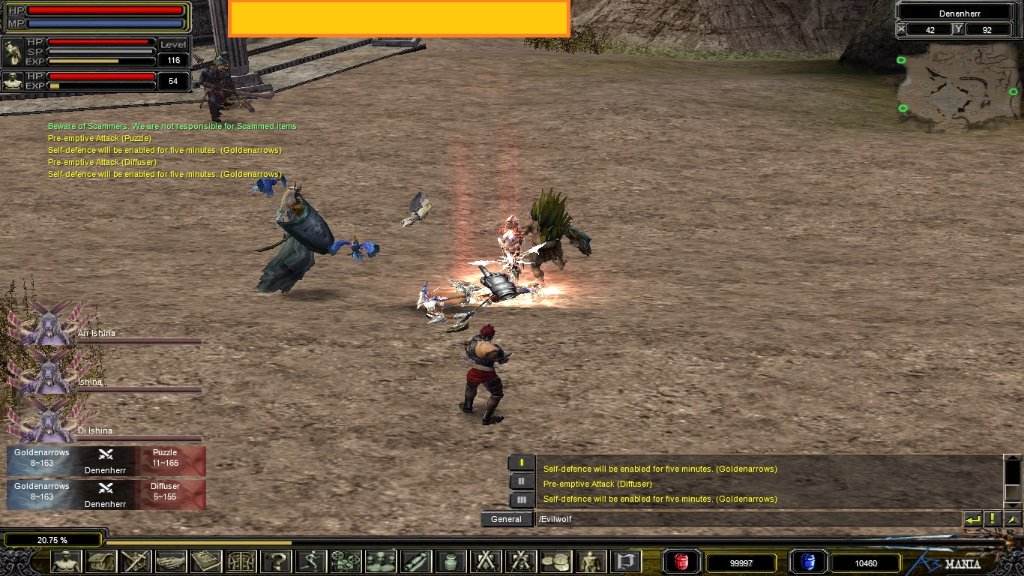Screen dimensions: 1024x576
Task: Use the red HP potion slot
Action: pos(682,562)
